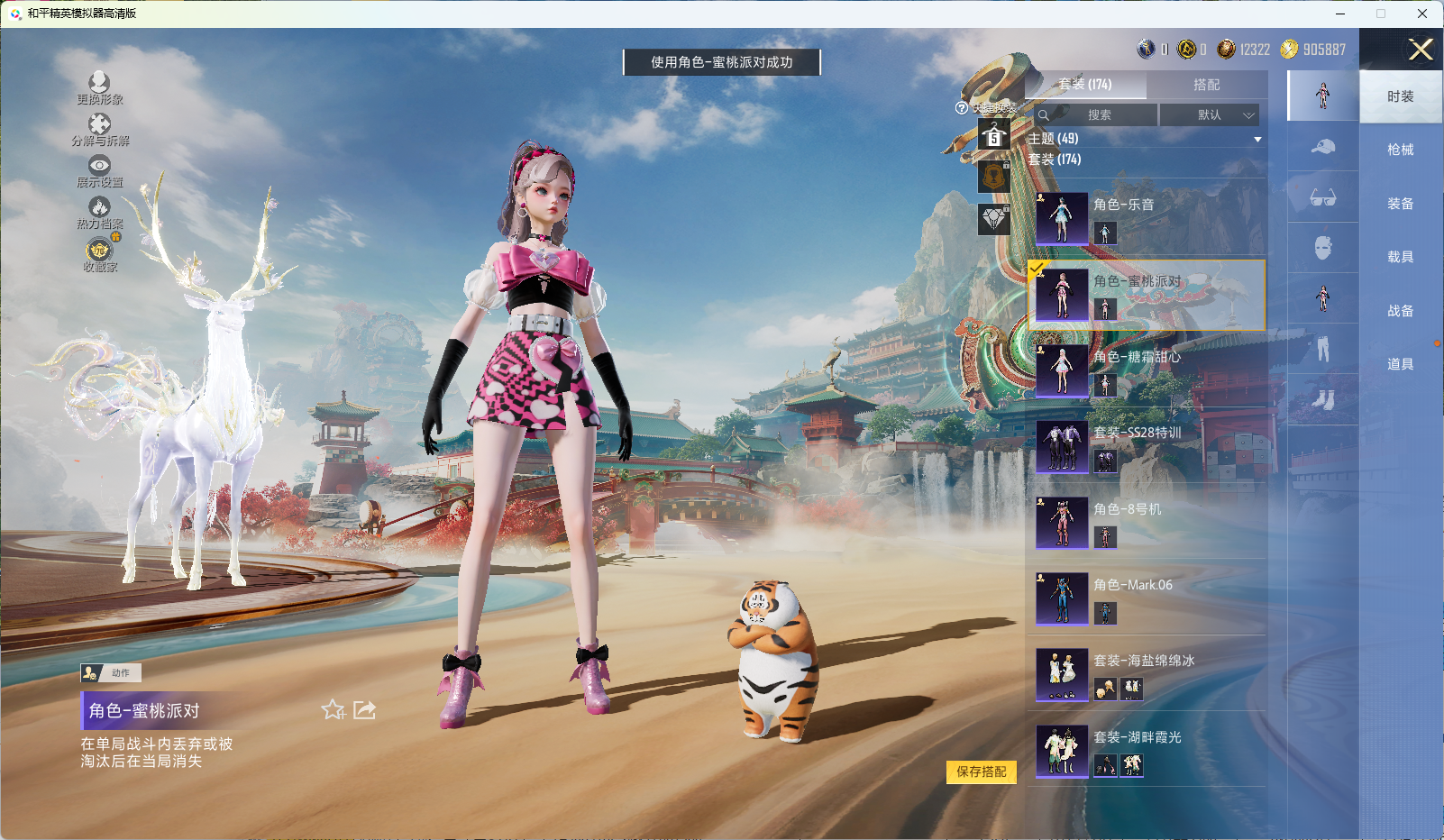
Task: Open the 载具 vehicles category
Action: tap(1400, 257)
